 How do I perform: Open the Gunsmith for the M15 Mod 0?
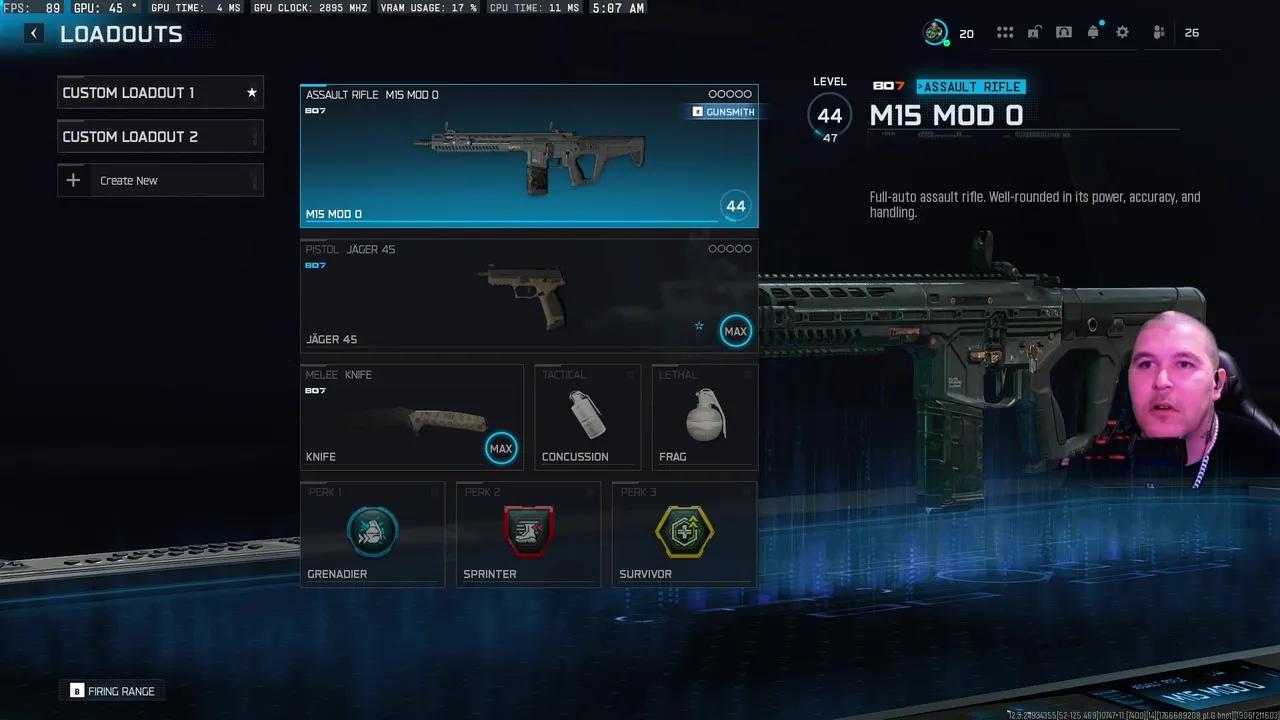tap(722, 112)
